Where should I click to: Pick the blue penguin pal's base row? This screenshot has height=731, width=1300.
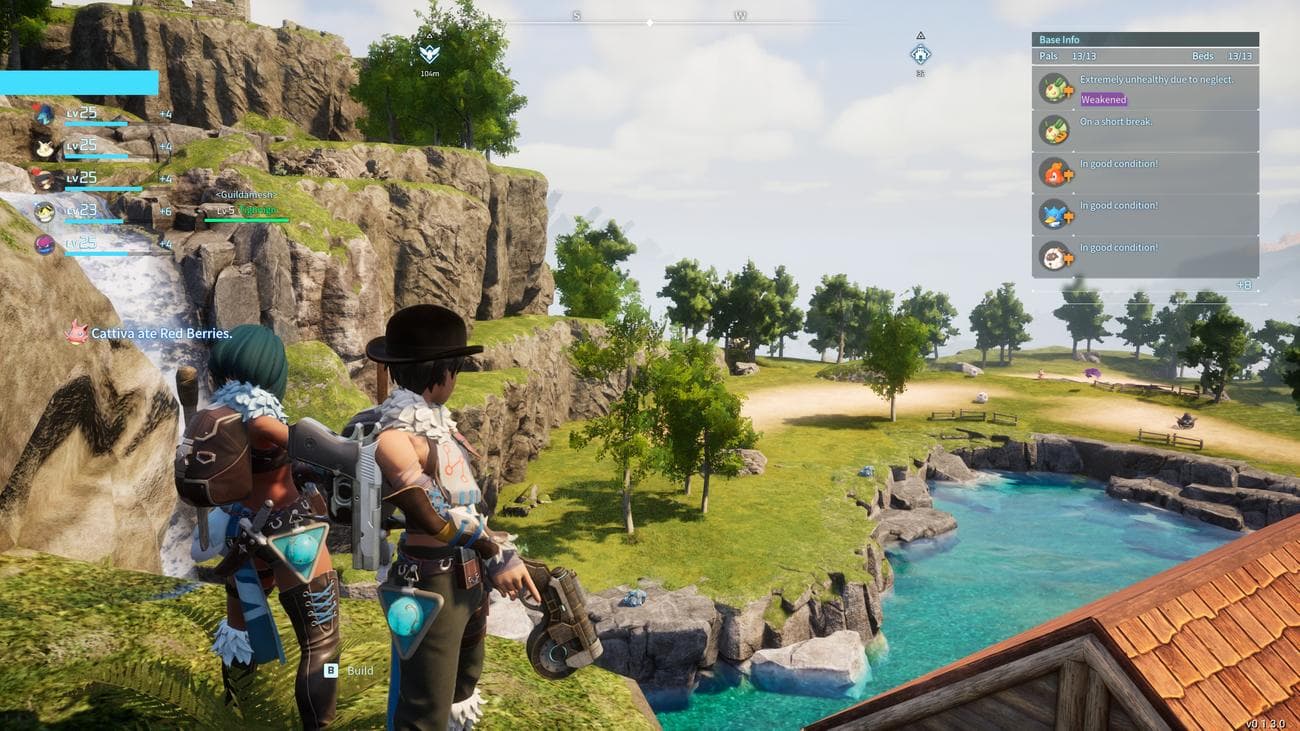[1145, 215]
